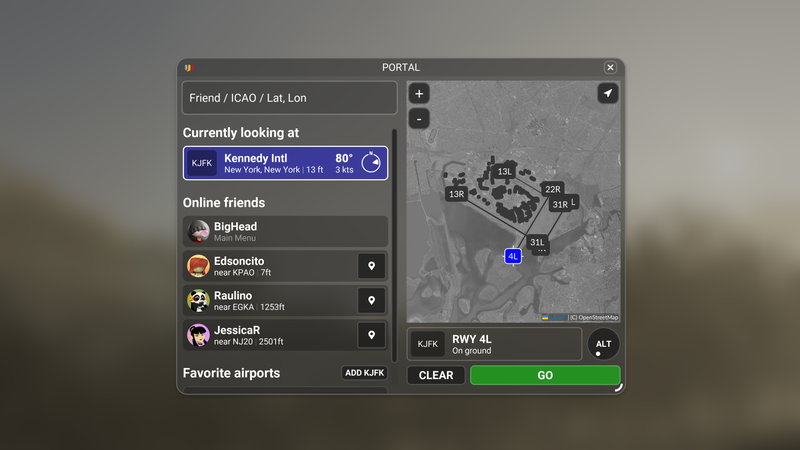Choose the 31L runway marker
Screen dimensions: 800x450
coord(537,242)
